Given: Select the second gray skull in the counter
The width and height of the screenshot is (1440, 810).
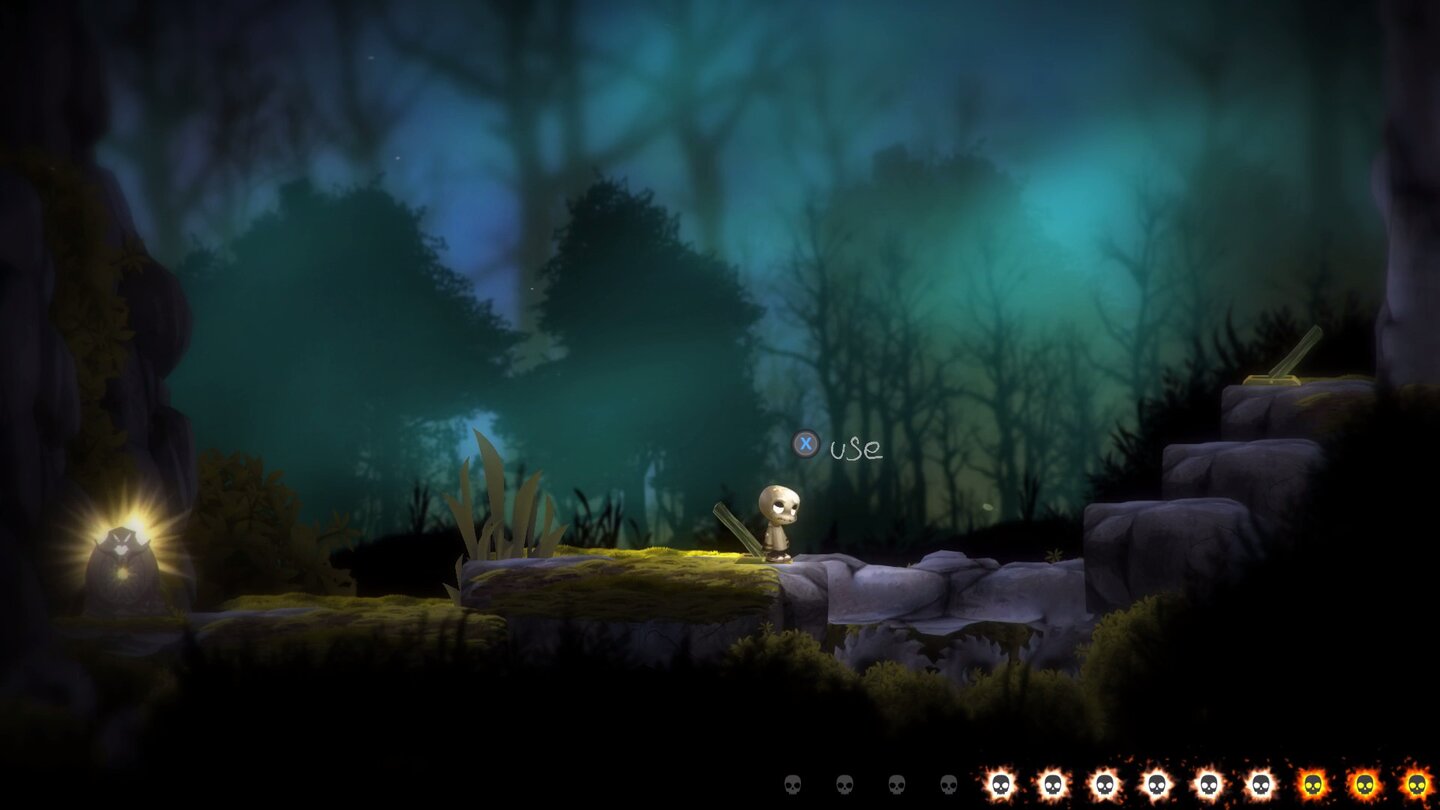Looking at the screenshot, I should pyautogui.click(x=844, y=784).
